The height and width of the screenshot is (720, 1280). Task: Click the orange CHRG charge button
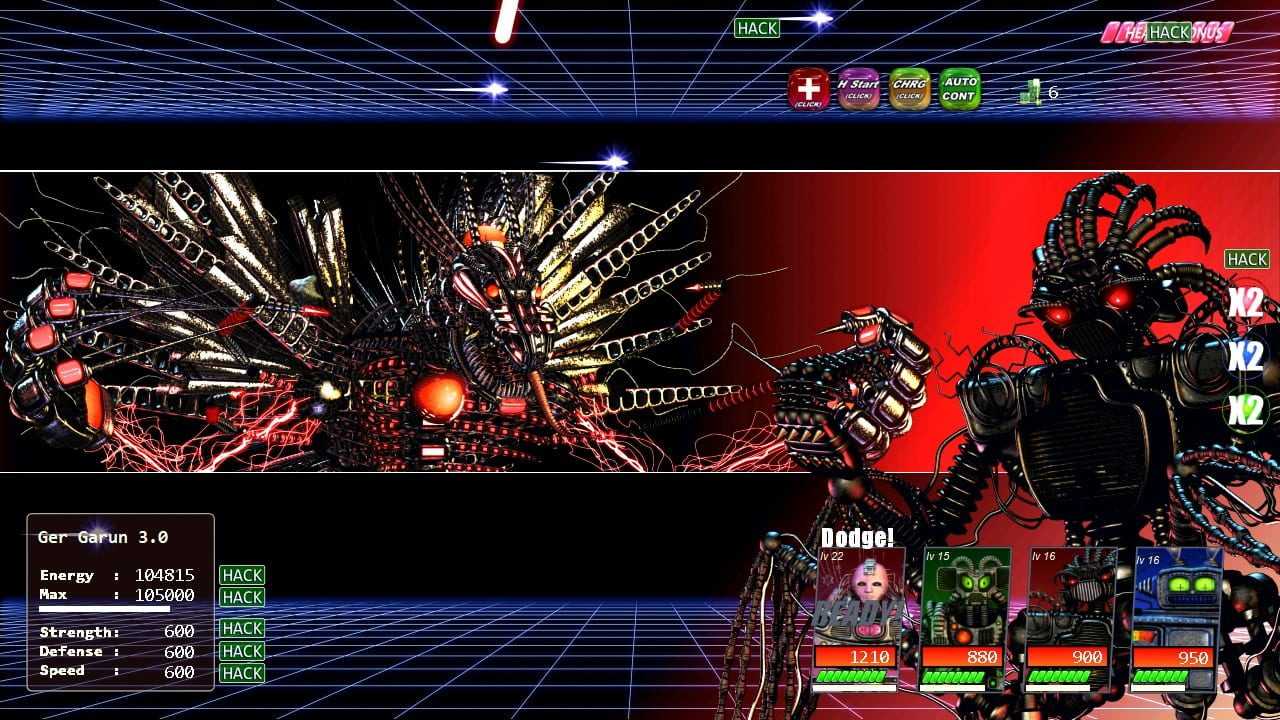point(909,89)
